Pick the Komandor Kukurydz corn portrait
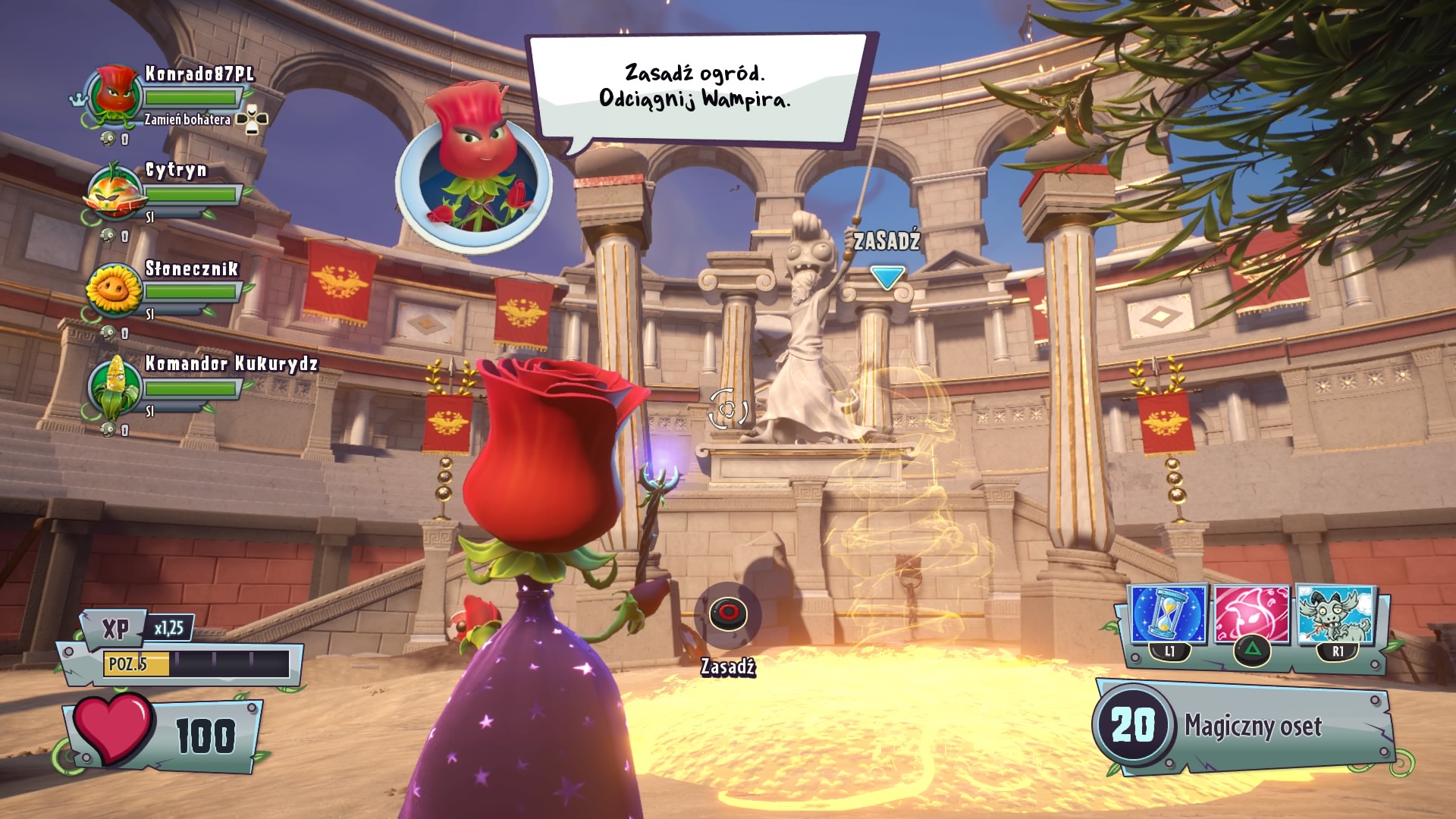This screenshot has width=1456, height=819. click(x=114, y=387)
